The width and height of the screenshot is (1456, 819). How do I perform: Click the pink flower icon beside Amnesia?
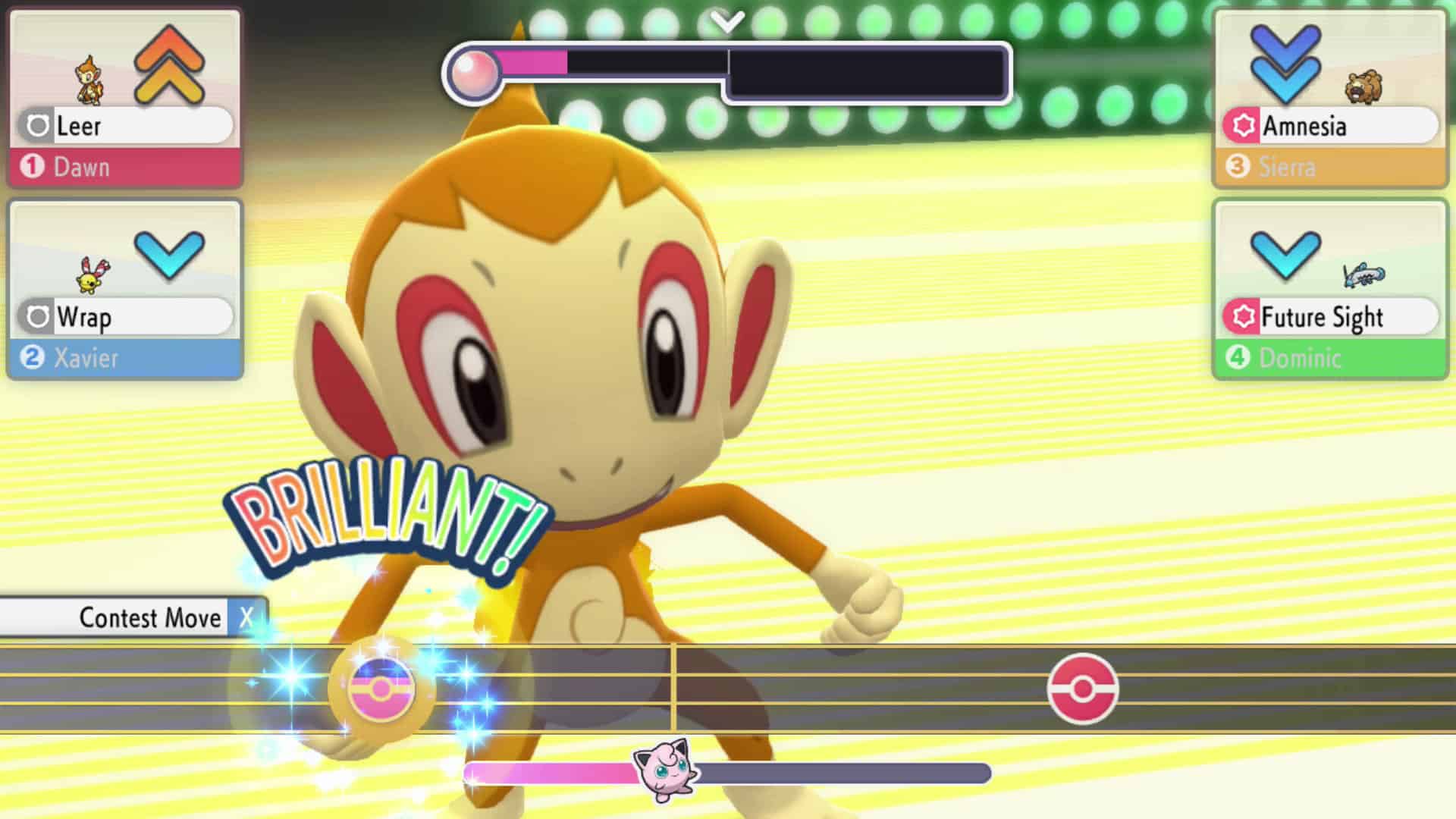pyautogui.click(x=1244, y=126)
